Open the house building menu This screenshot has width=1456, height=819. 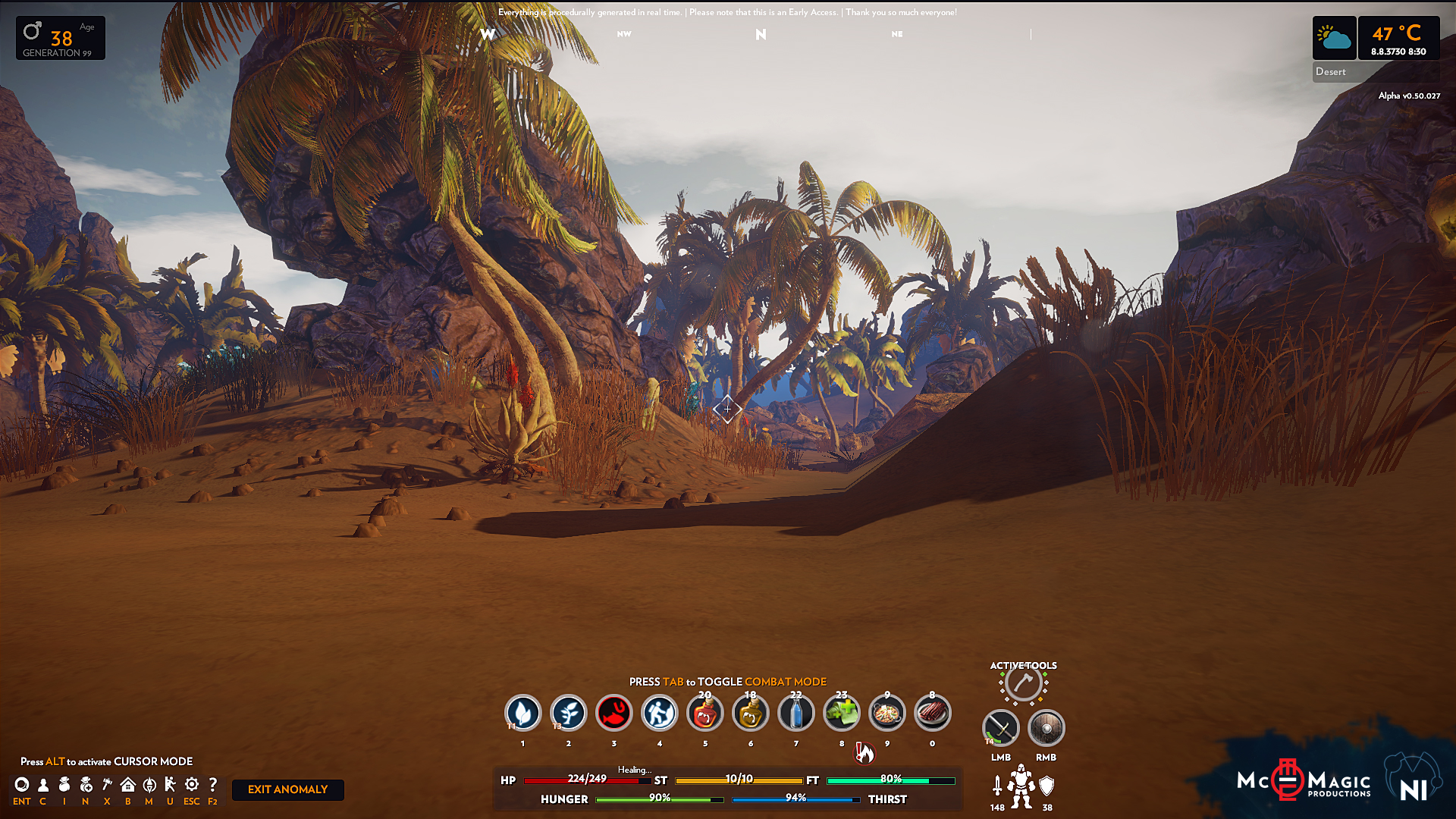click(x=128, y=785)
